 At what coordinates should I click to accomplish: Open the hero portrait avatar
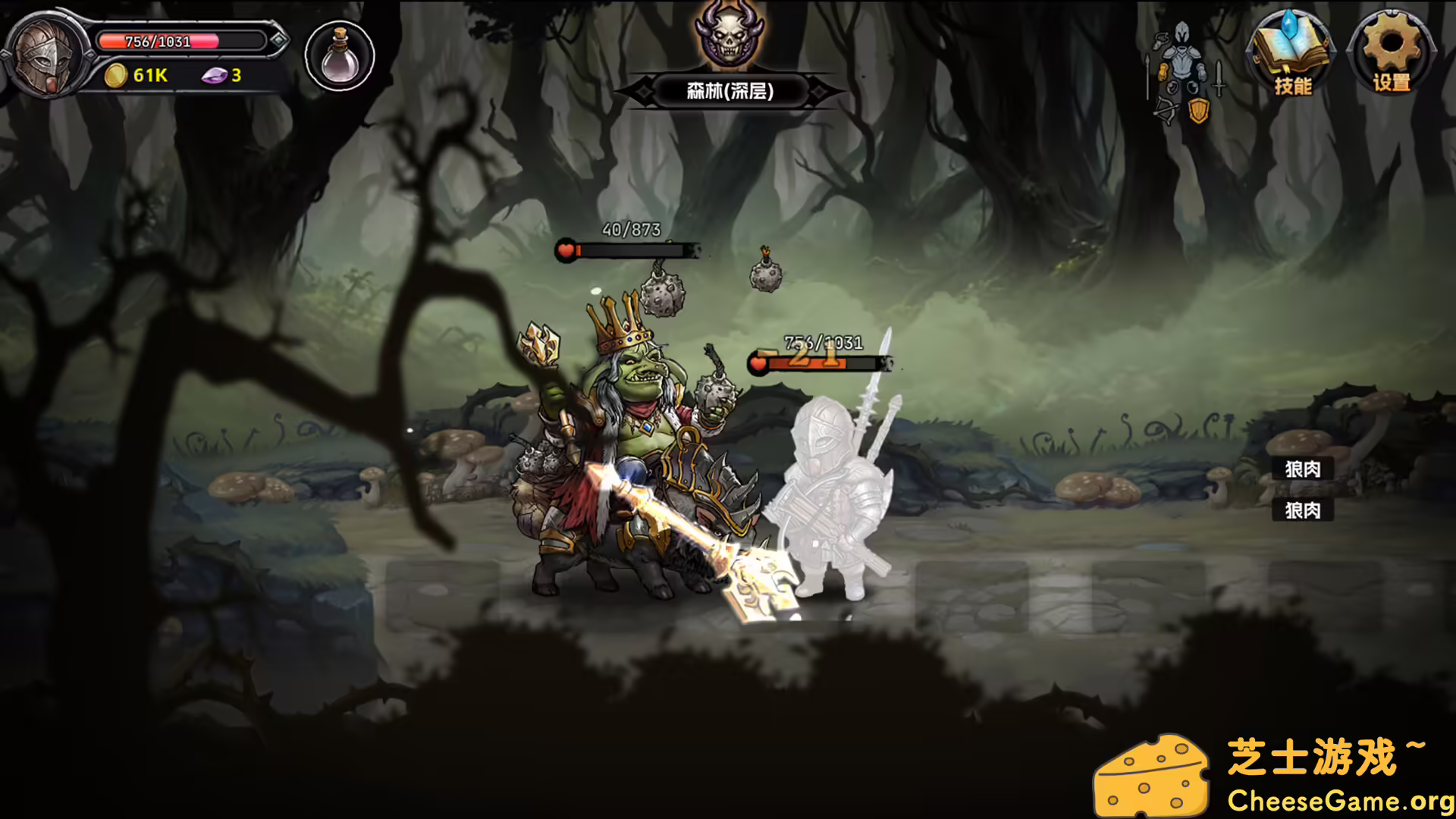pos(44,55)
